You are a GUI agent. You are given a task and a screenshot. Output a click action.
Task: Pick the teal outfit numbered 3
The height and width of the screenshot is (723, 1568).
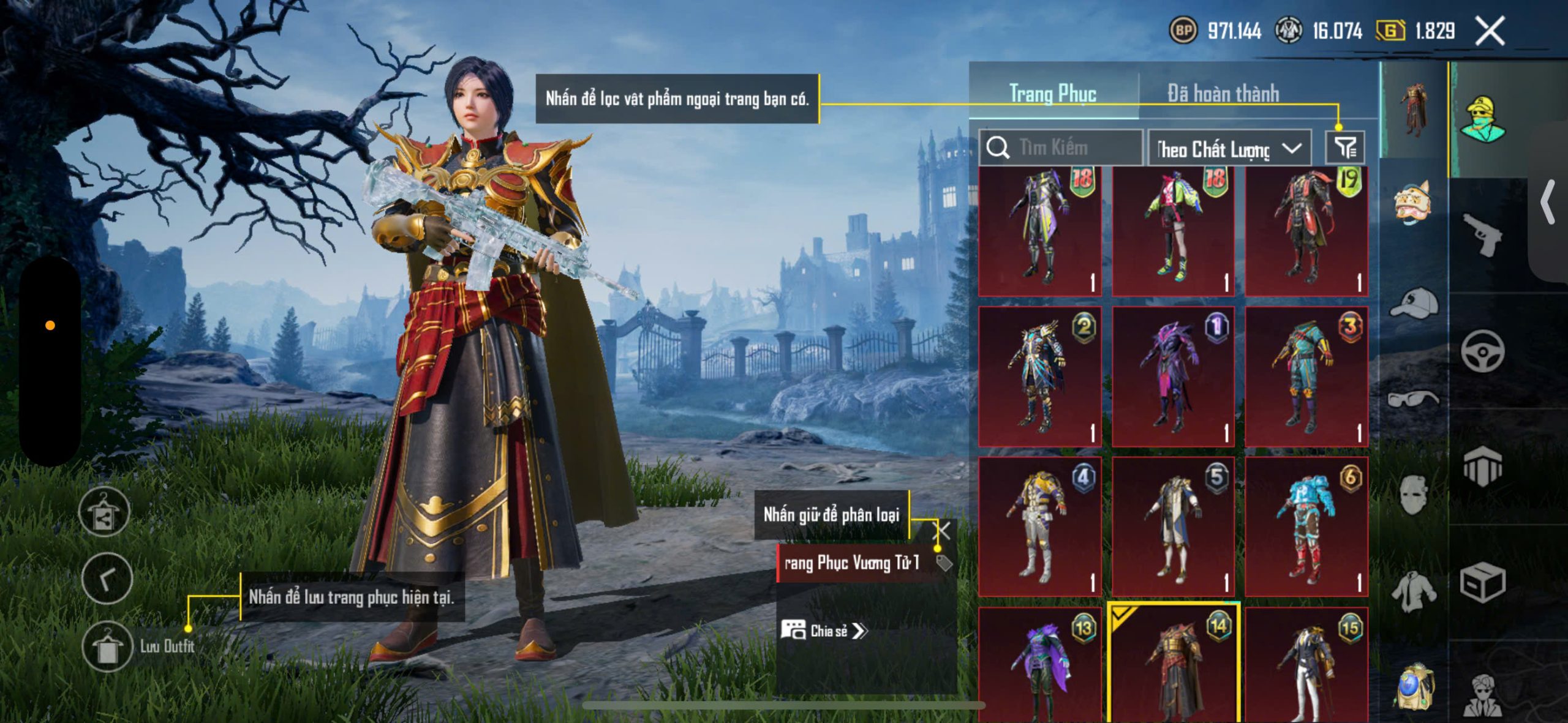point(1306,376)
